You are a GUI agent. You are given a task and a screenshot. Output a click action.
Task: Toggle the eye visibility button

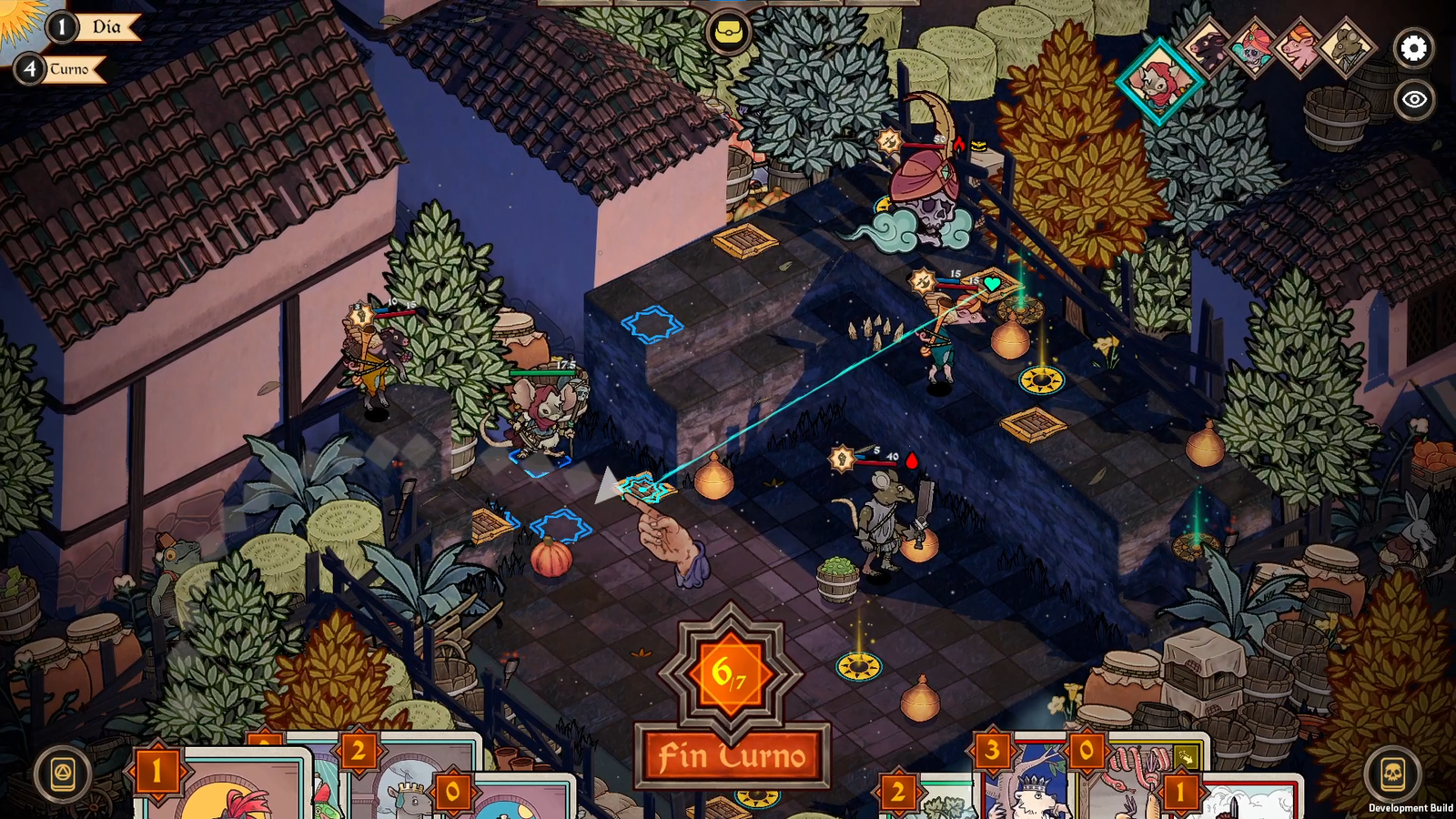(1413, 99)
